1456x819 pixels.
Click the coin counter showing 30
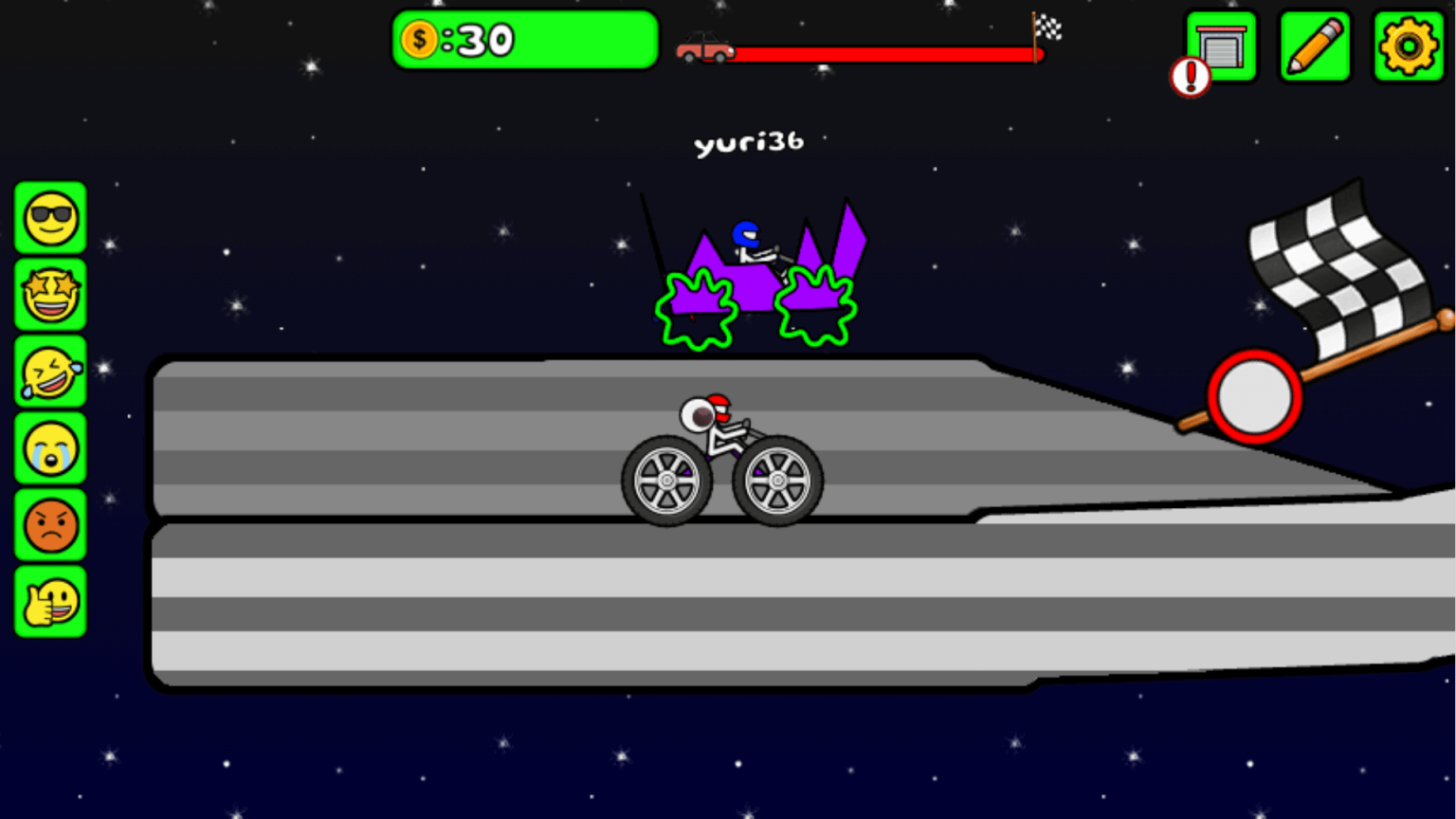click(x=525, y=40)
